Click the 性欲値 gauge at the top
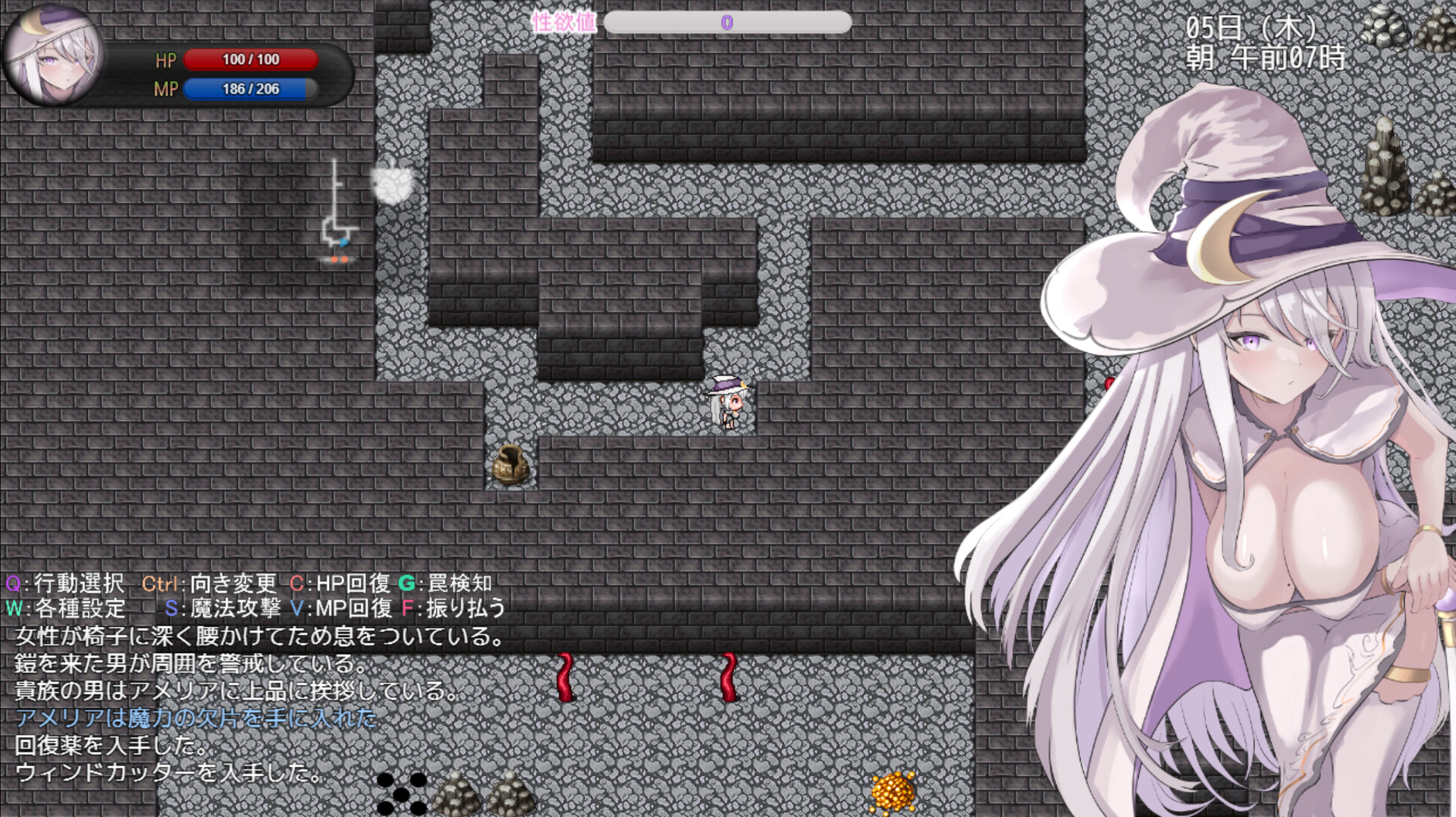Image resolution: width=1456 pixels, height=817 pixels. tap(728, 24)
